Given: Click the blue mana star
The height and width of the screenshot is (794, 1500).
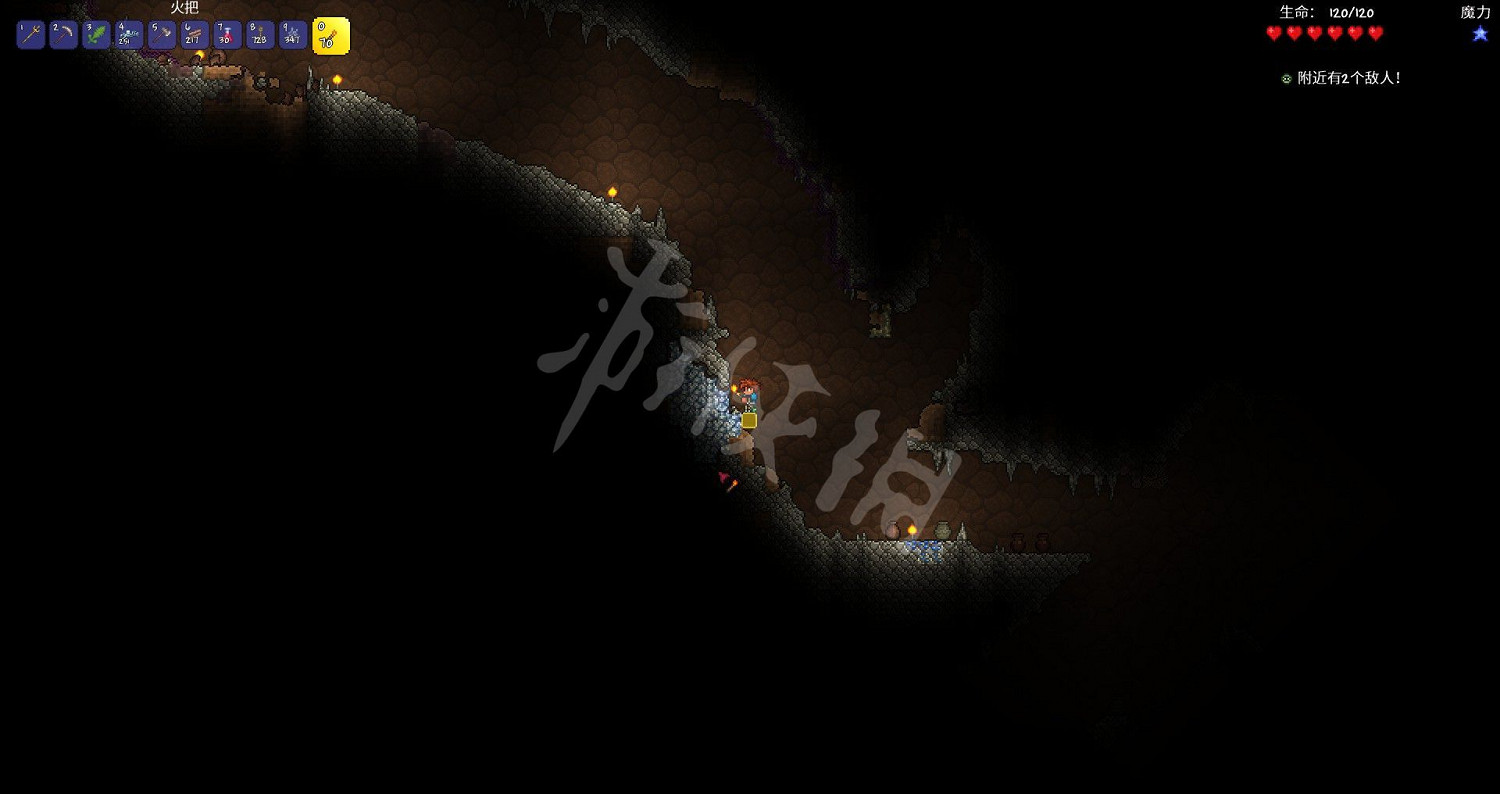Looking at the screenshot, I should tap(1479, 33).
